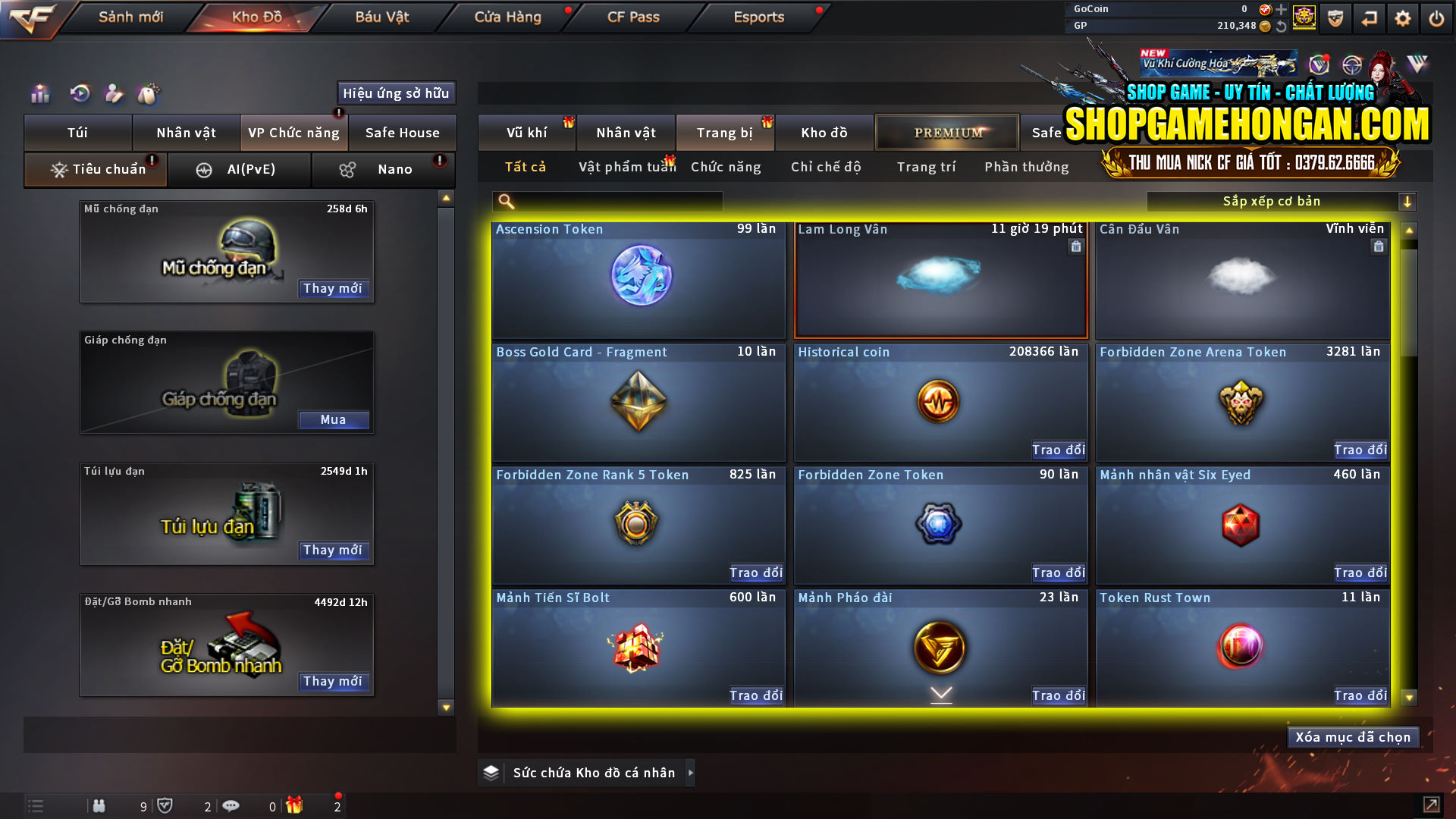Click Trao đổi on Historical coin
Screen dimensions: 1456x819
1059,450
